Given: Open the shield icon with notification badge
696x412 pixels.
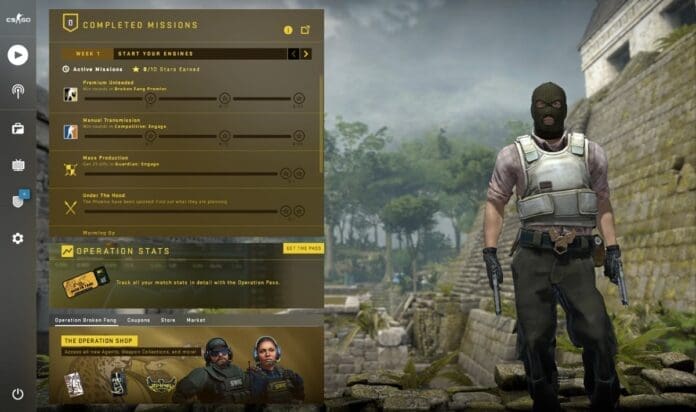Looking at the screenshot, I should (18, 201).
